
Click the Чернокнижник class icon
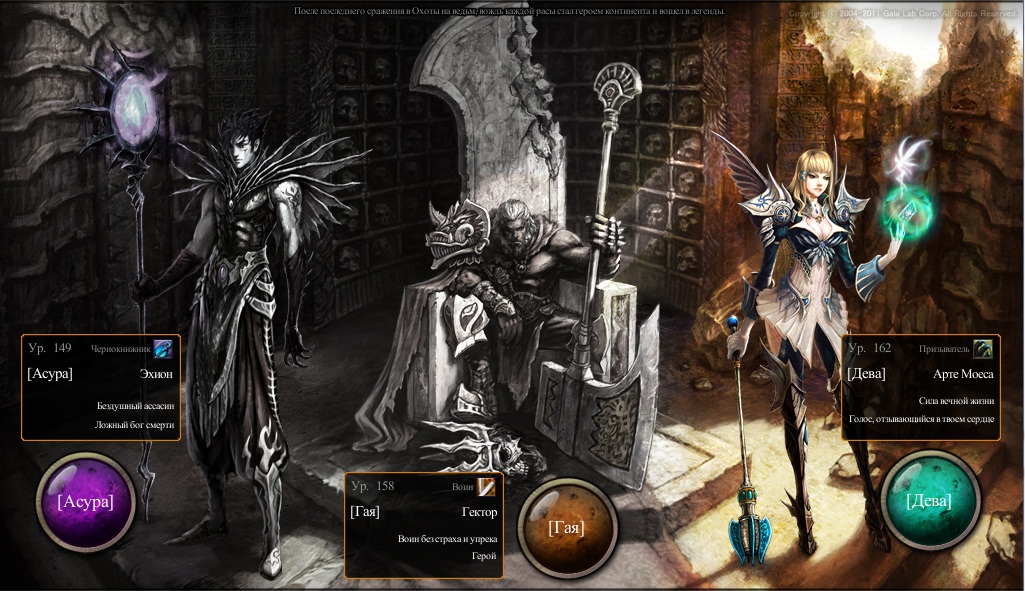tap(163, 349)
